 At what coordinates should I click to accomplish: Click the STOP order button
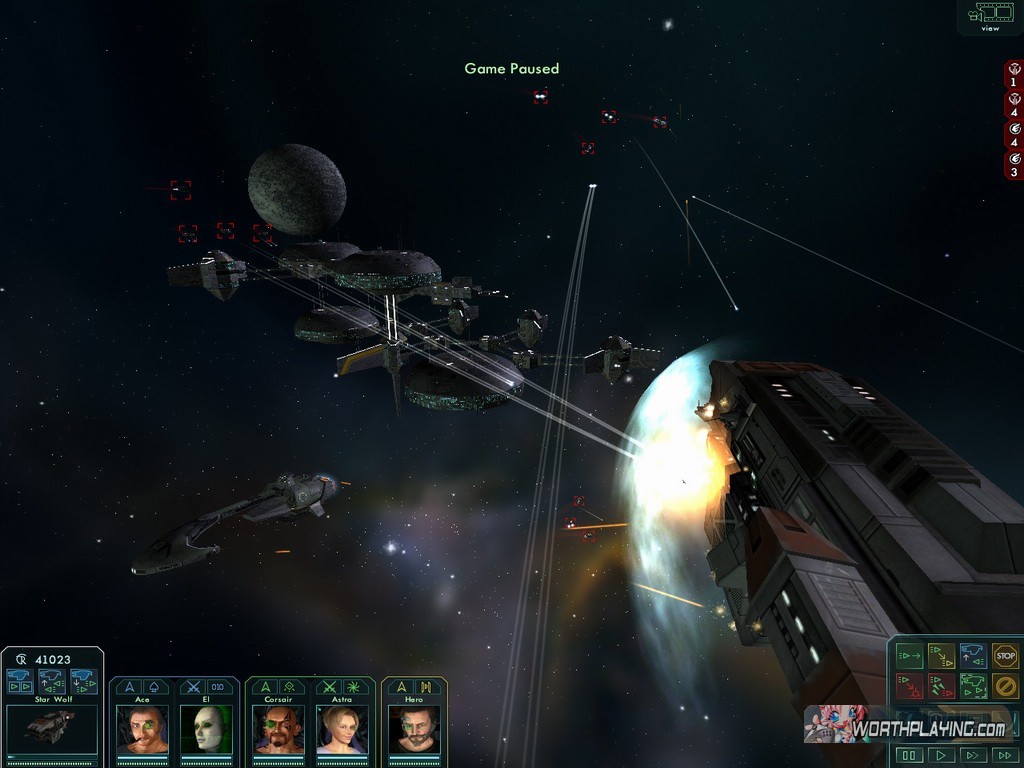[1005, 656]
